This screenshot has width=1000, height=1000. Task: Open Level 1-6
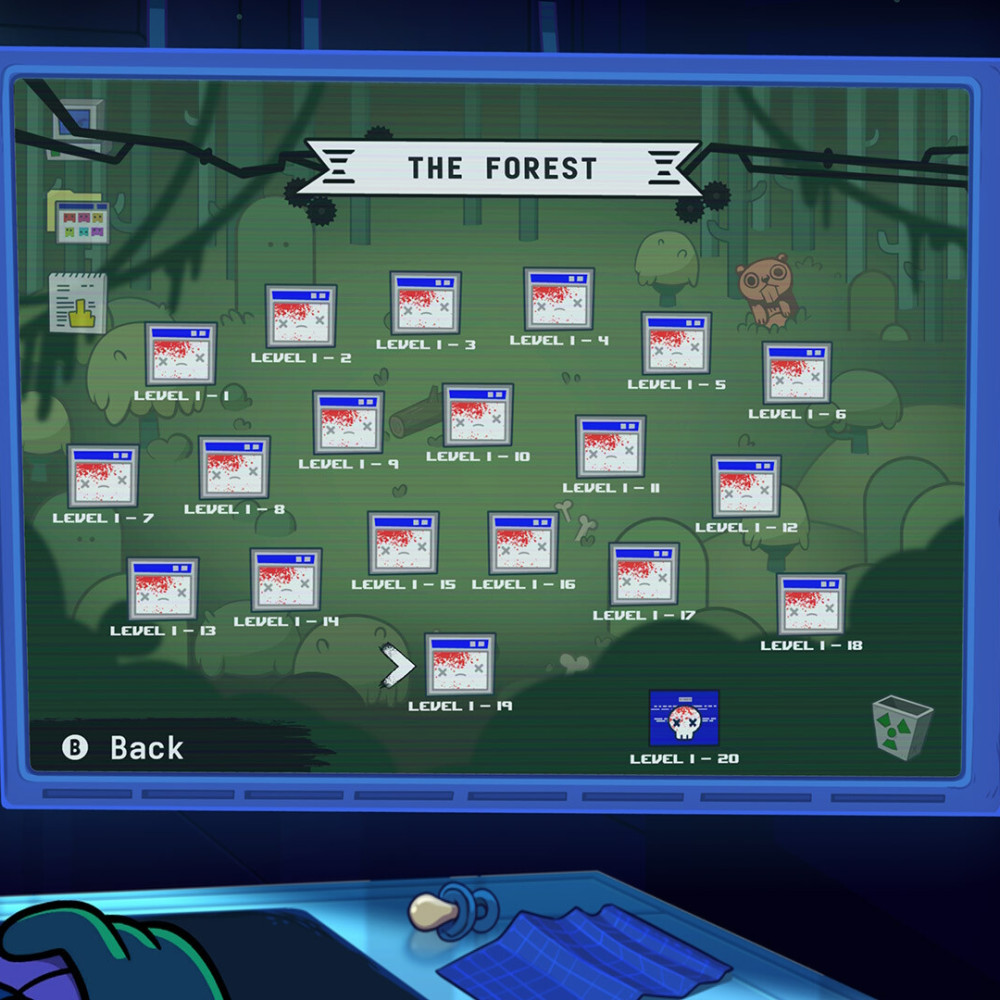[797, 373]
